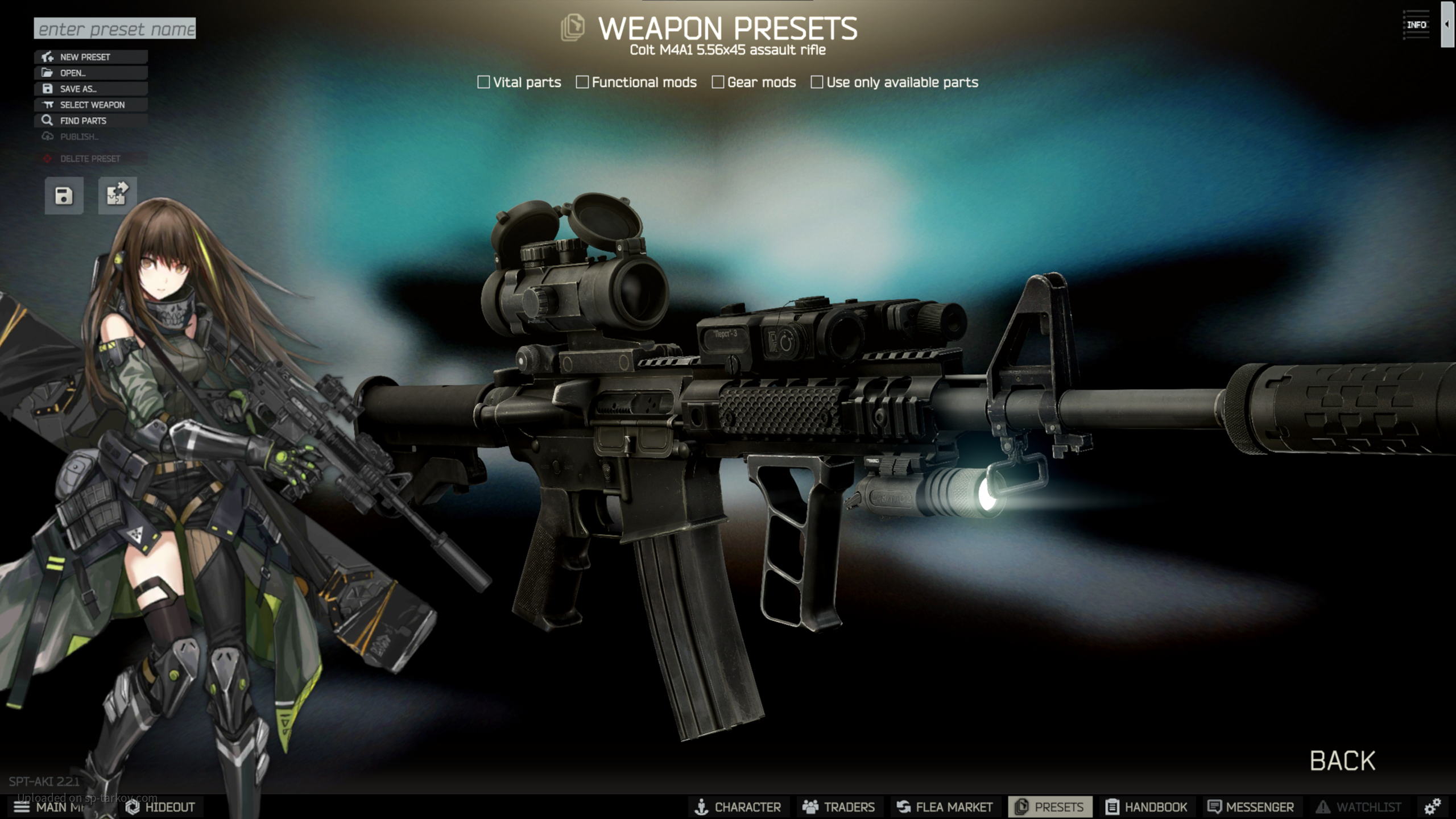
Task: Tick the Gear mods checkbox
Action: click(x=718, y=82)
